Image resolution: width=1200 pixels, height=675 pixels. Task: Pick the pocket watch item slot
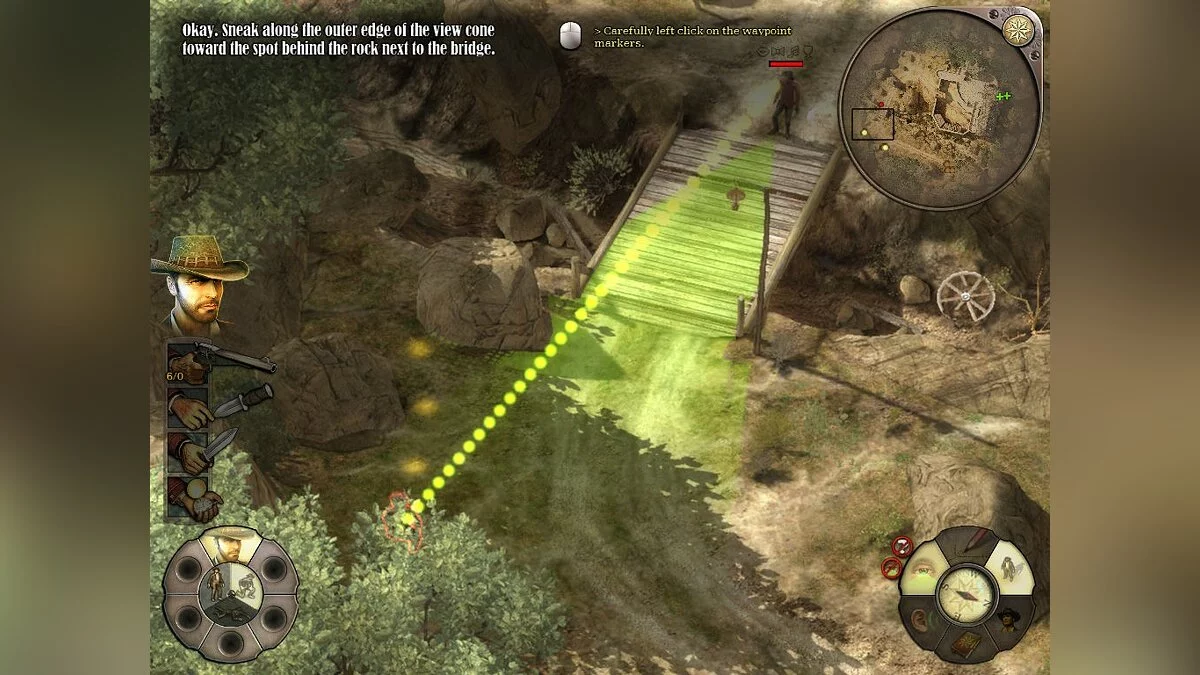click(194, 496)
